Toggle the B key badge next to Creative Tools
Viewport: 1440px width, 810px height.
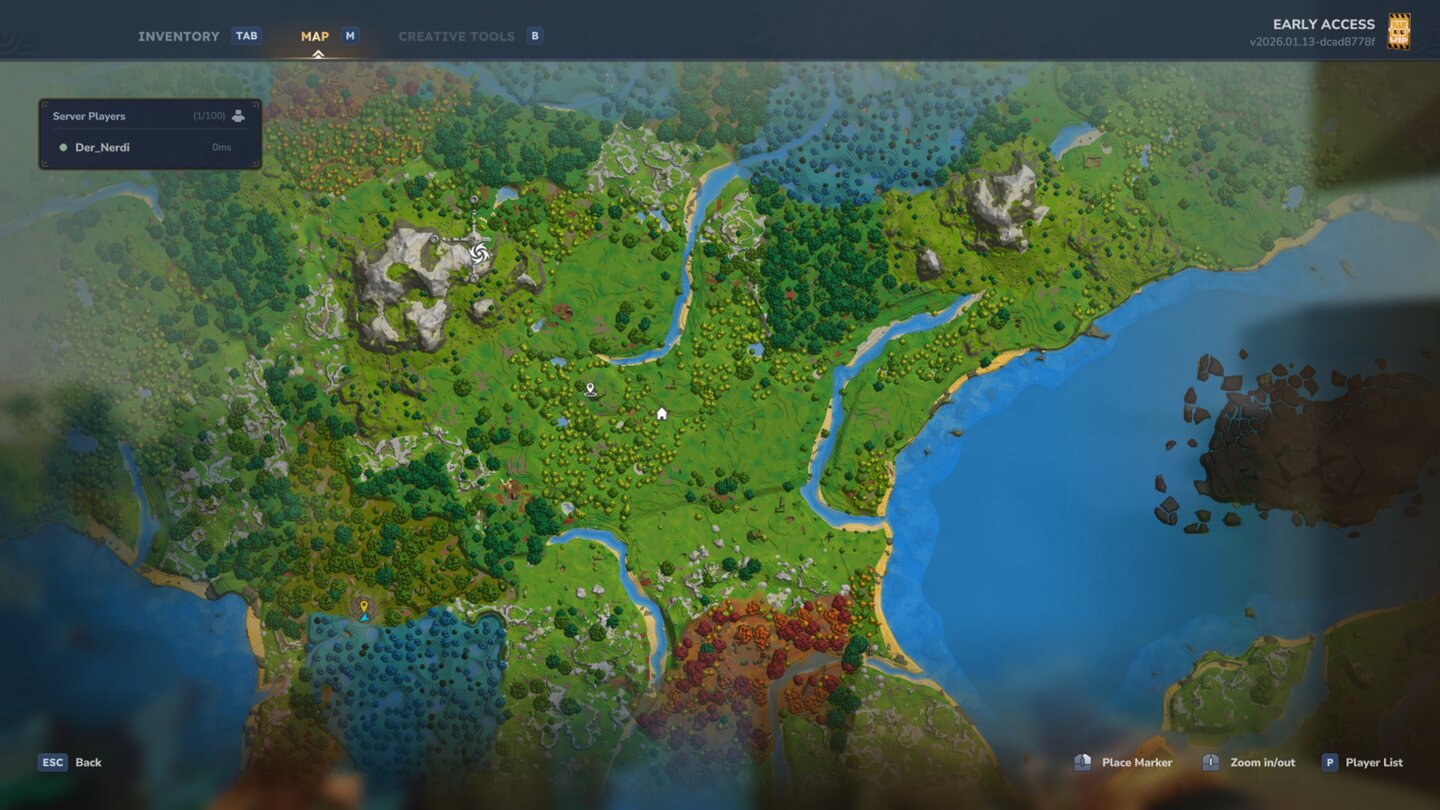click(x=534, y=35)
